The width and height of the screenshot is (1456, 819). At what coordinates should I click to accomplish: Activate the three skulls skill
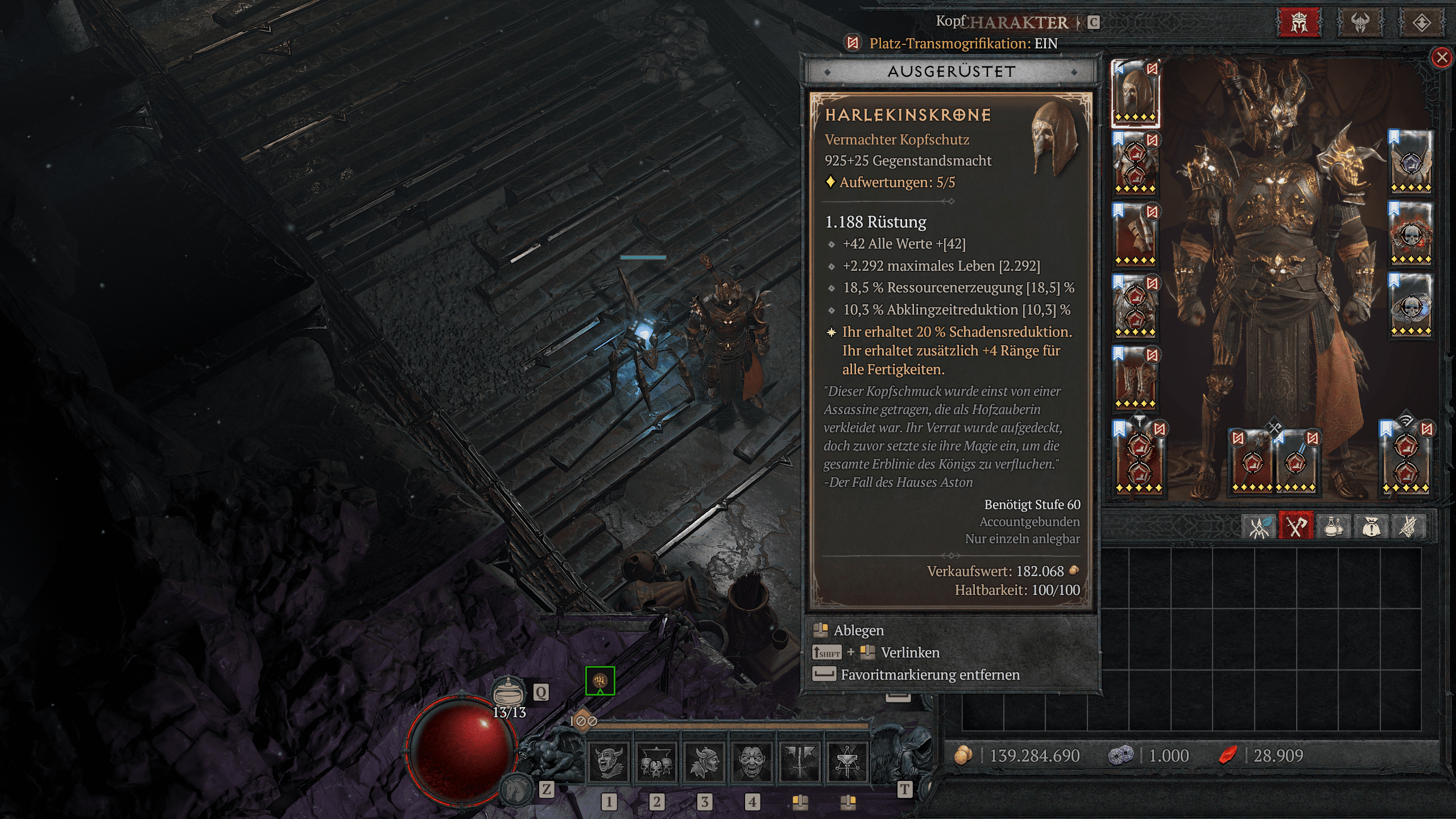click(656, 762)
